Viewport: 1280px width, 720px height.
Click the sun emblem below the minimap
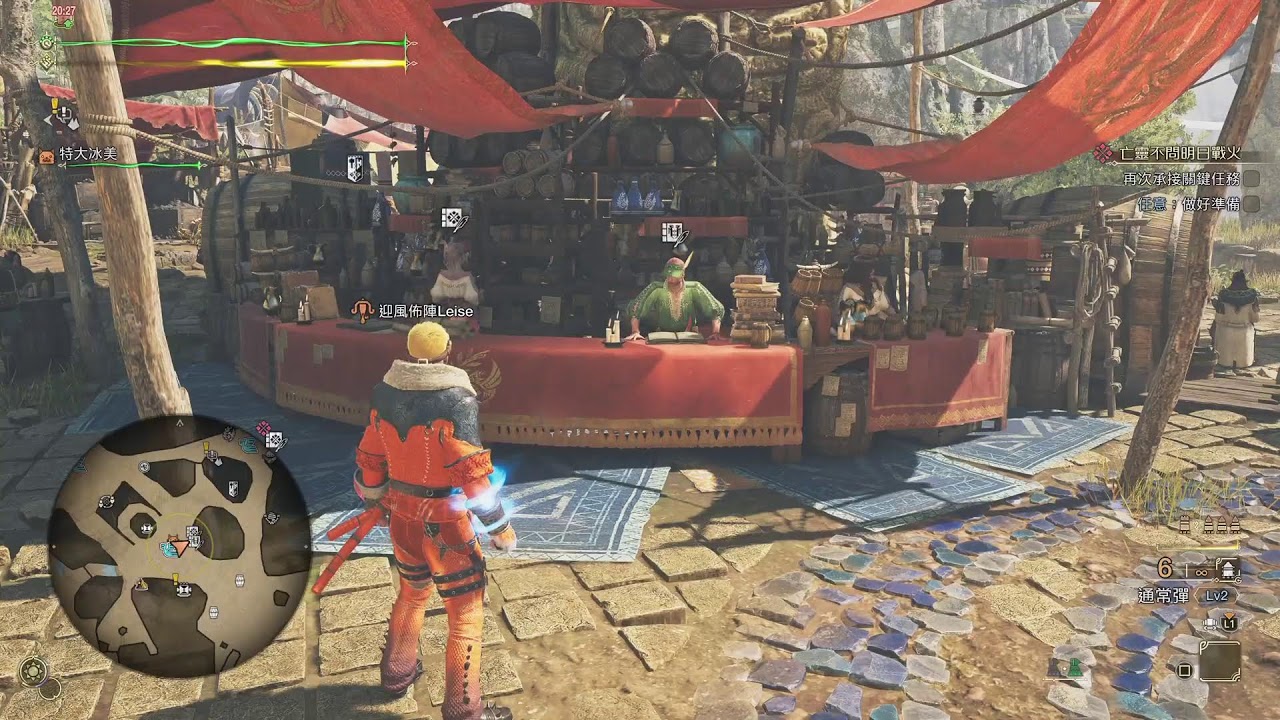tap(32, 671)
